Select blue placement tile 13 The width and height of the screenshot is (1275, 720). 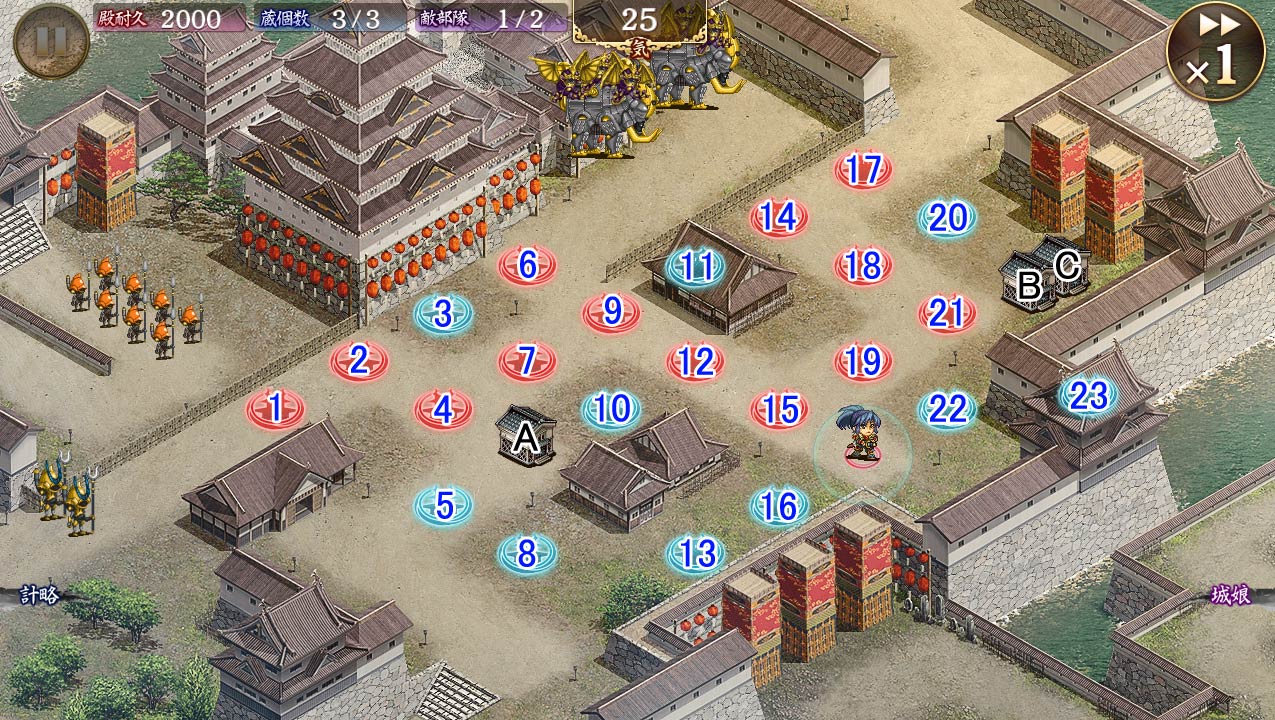coord(696,553)
